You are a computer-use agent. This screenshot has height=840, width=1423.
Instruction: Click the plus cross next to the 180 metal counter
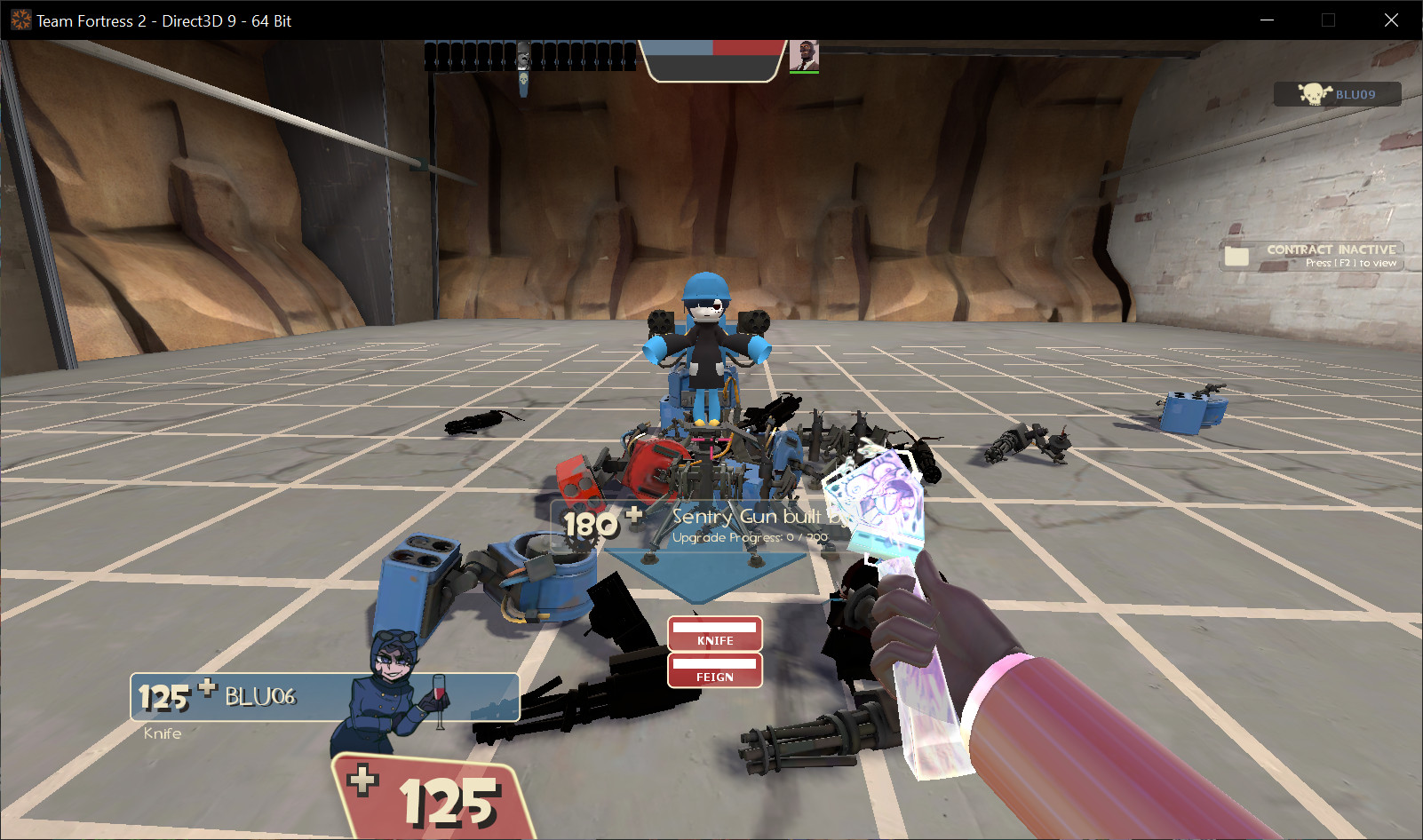(x=633, y=516)
